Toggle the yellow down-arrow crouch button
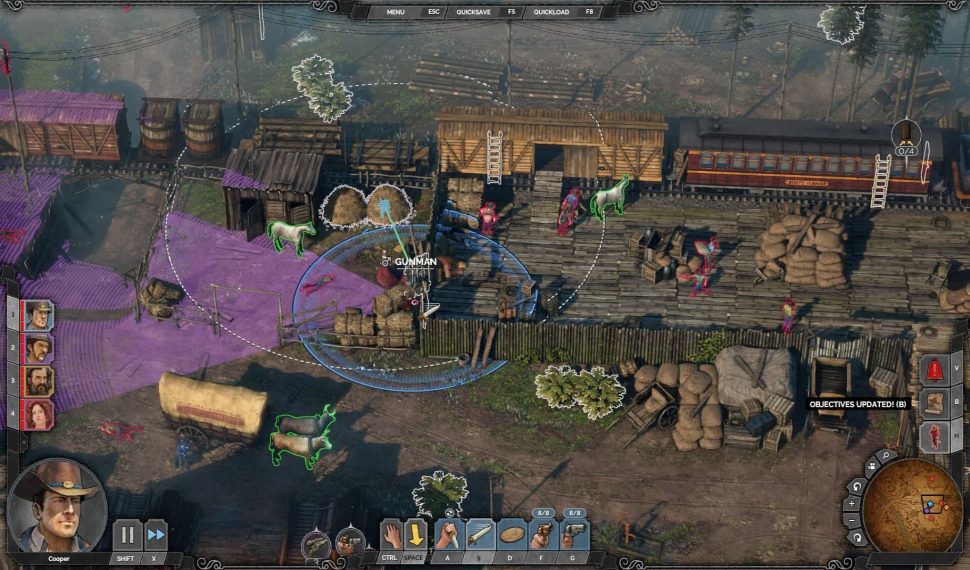The width and height of the screenshot is (970, 570). (415, 534)
